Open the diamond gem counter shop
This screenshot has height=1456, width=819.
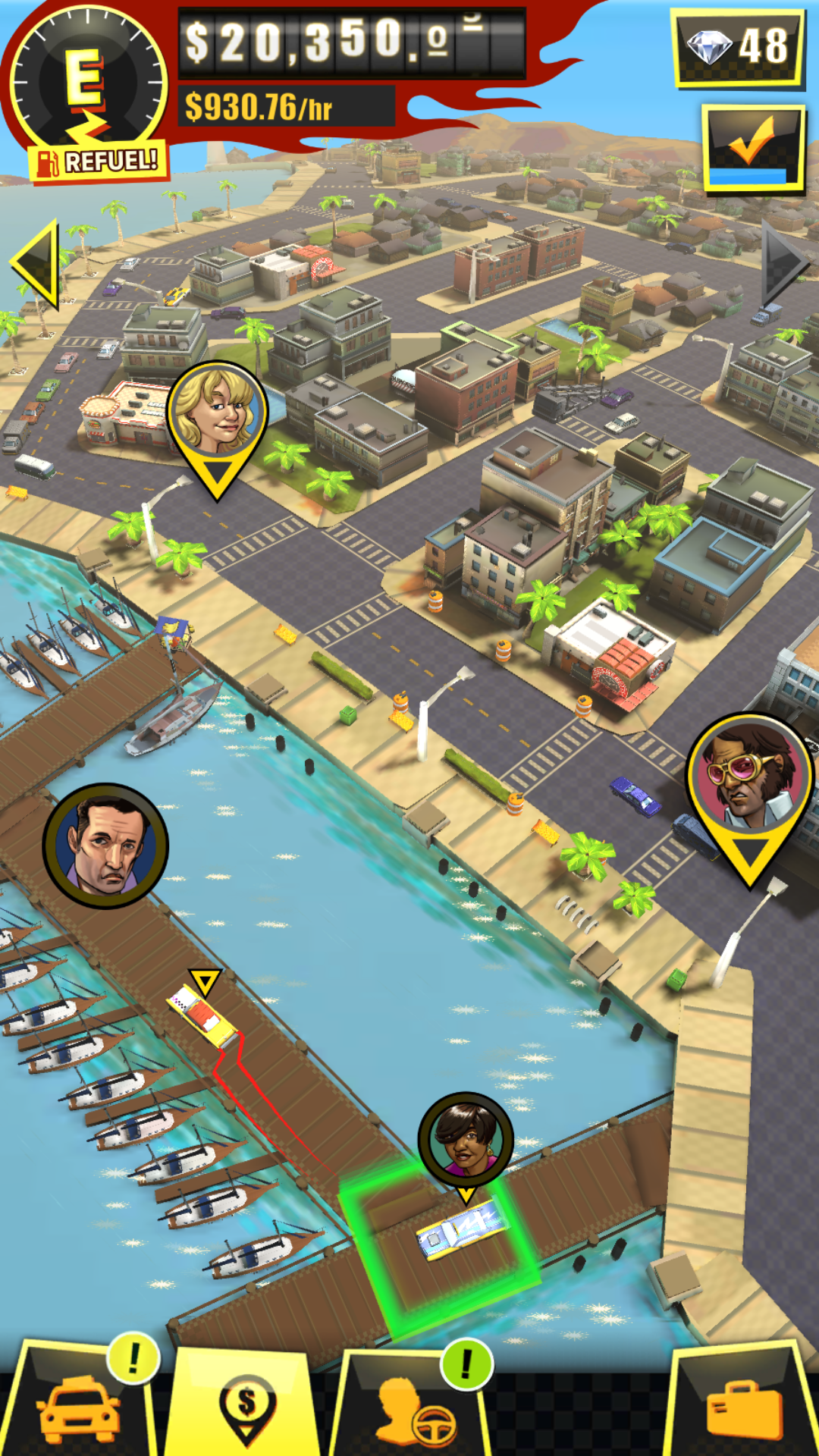point(737,47)
